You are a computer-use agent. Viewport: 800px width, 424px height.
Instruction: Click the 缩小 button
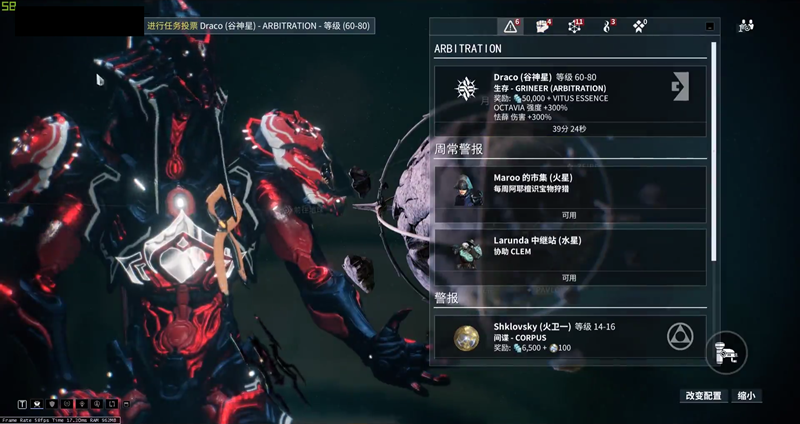pos(746,396)
